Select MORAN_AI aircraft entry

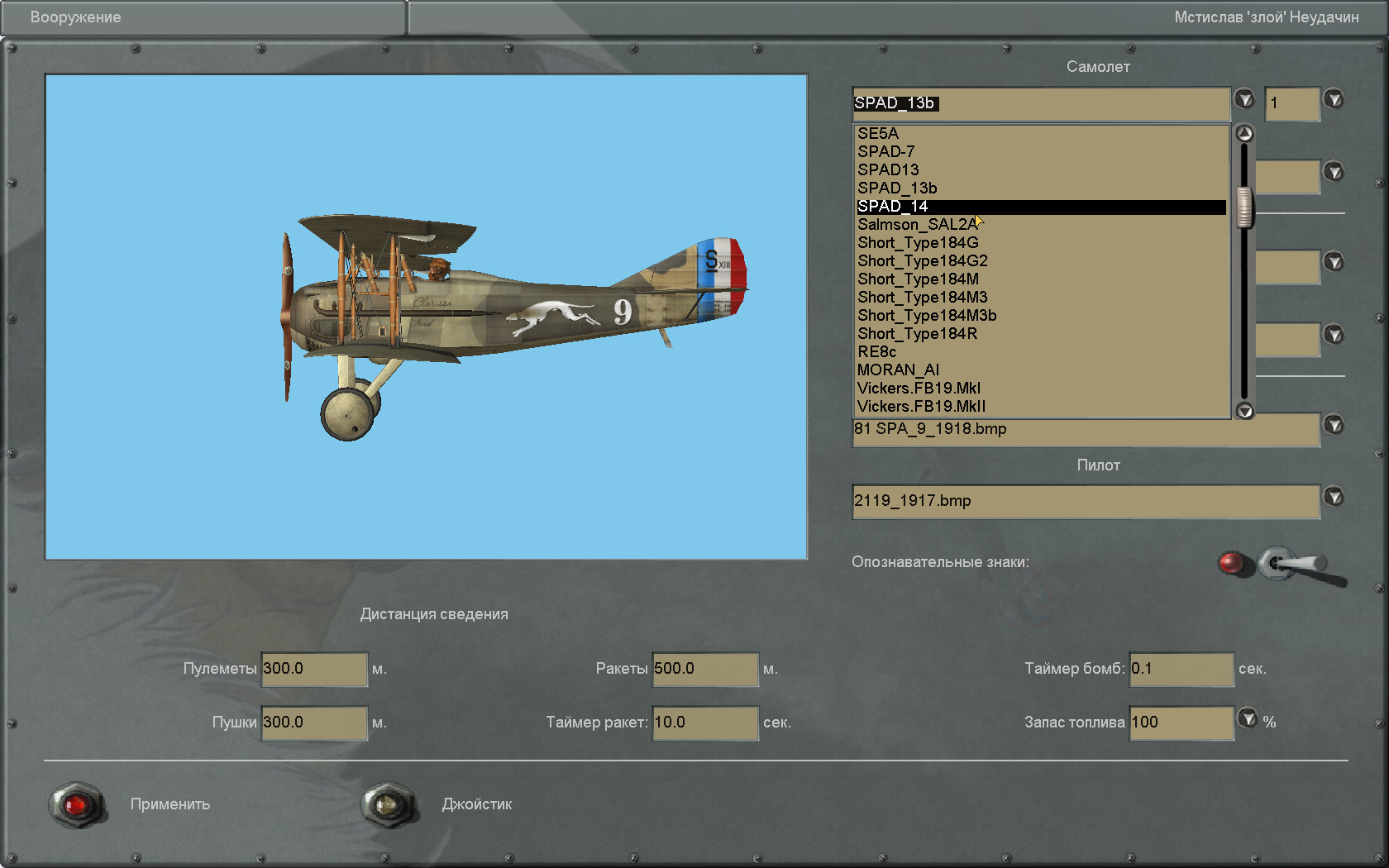click(898, 370)
